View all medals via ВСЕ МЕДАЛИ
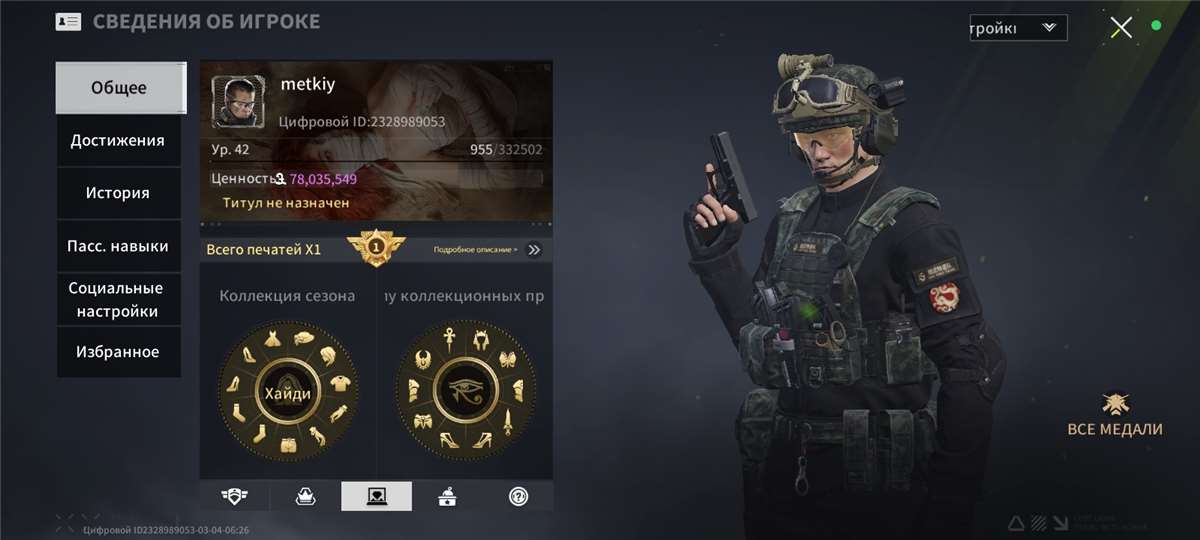1200x540 pixels. 1115,415
